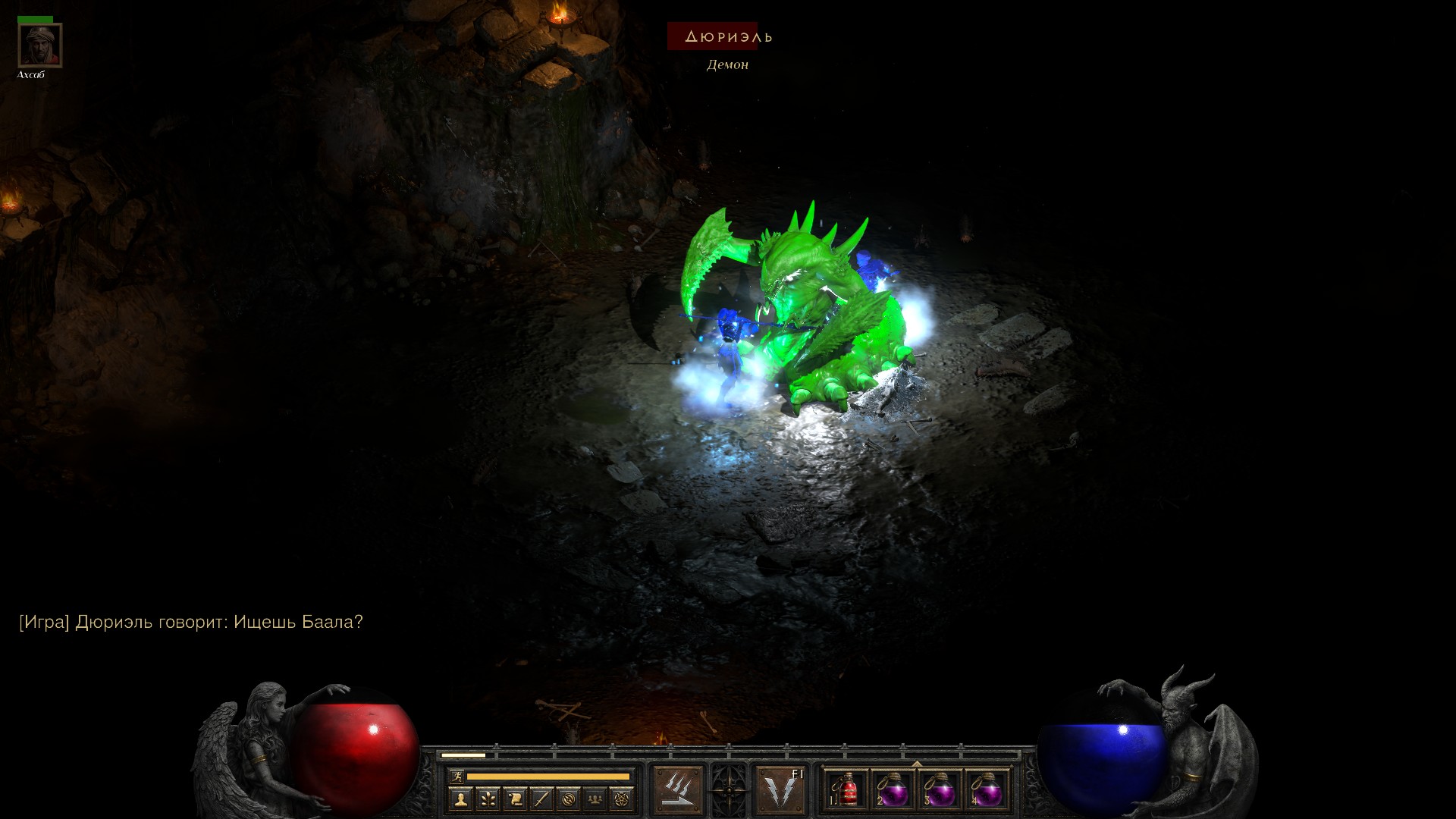Select the left-click lightning spear skill
The height and width of the screenshot is (819, 1456).
click(678, 789)
